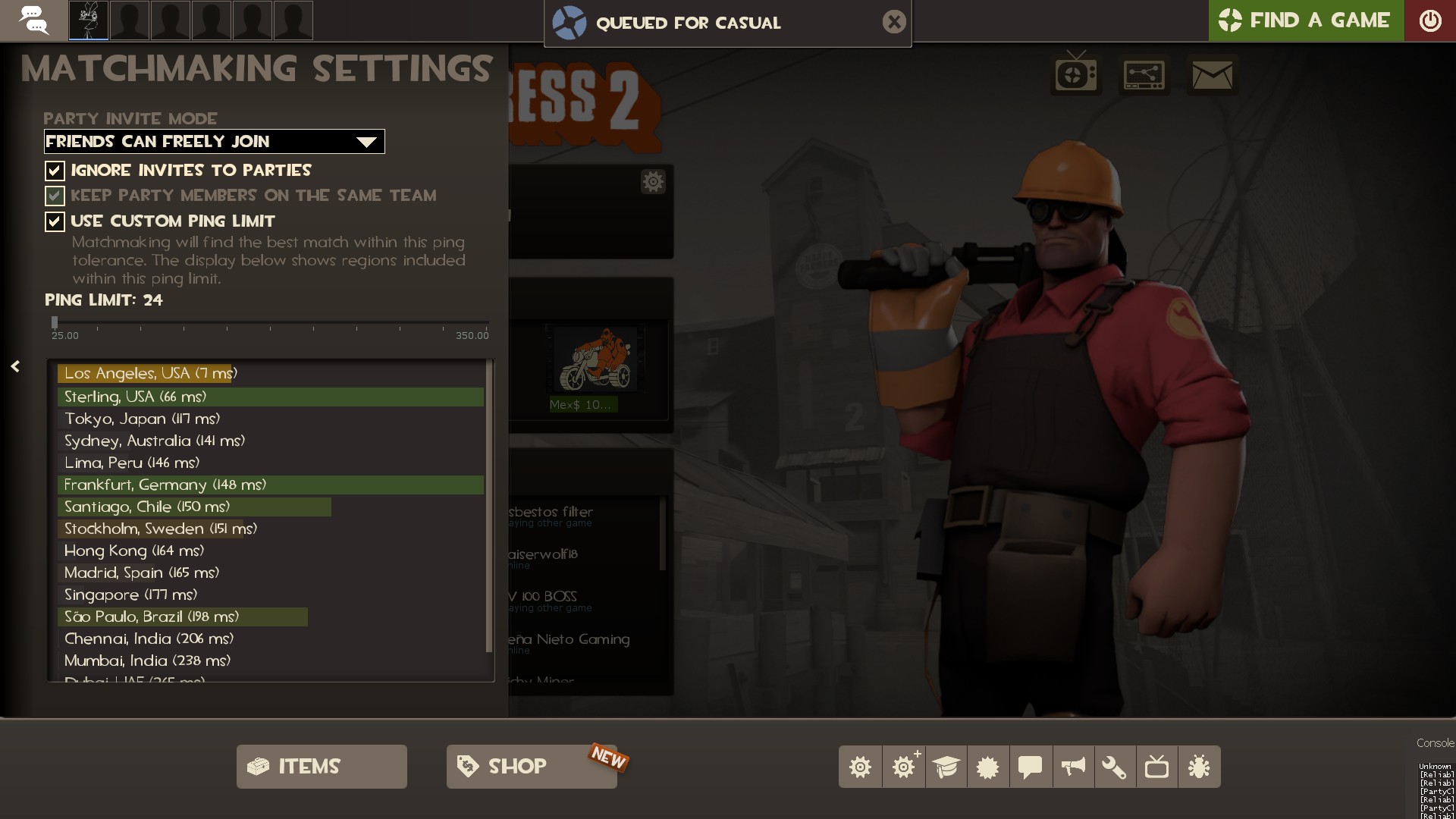Open the Party Invite Mode dropdown

[215, 142]
